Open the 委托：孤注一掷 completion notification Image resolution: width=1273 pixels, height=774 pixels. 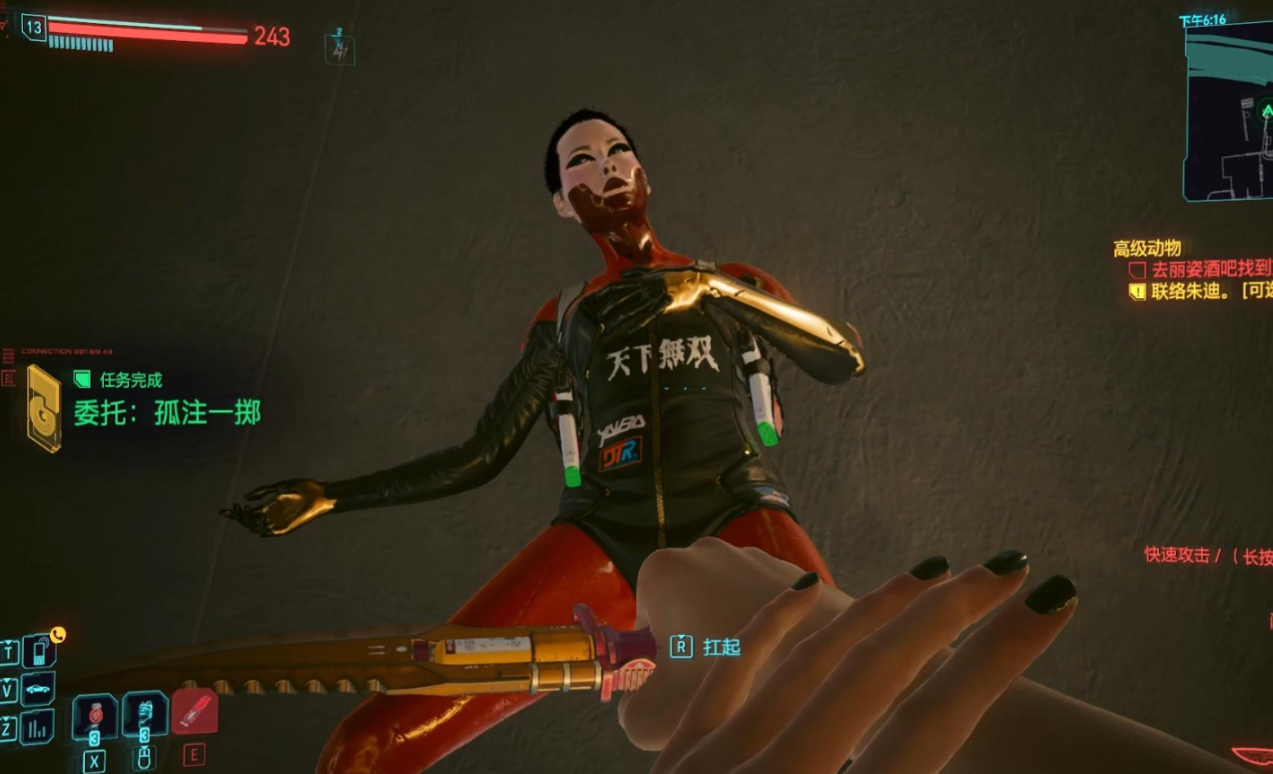click(166, 412)
